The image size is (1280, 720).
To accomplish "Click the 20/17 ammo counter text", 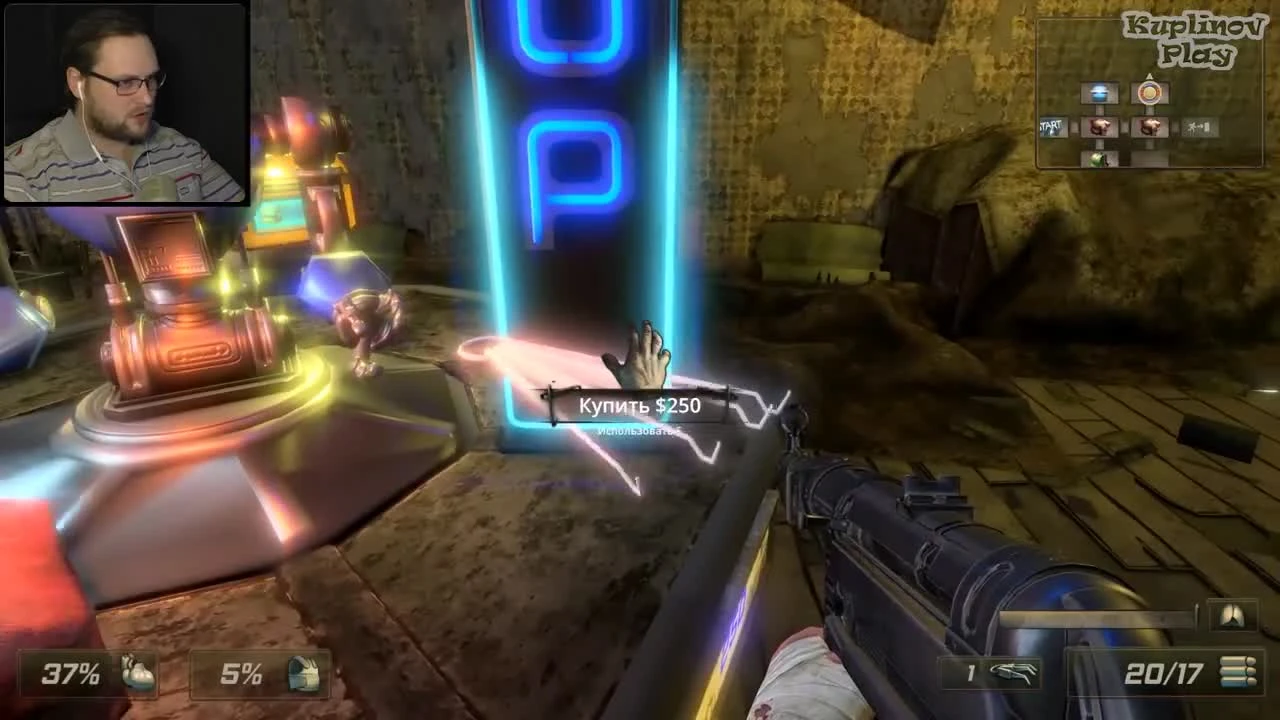I will [1163, 675].
